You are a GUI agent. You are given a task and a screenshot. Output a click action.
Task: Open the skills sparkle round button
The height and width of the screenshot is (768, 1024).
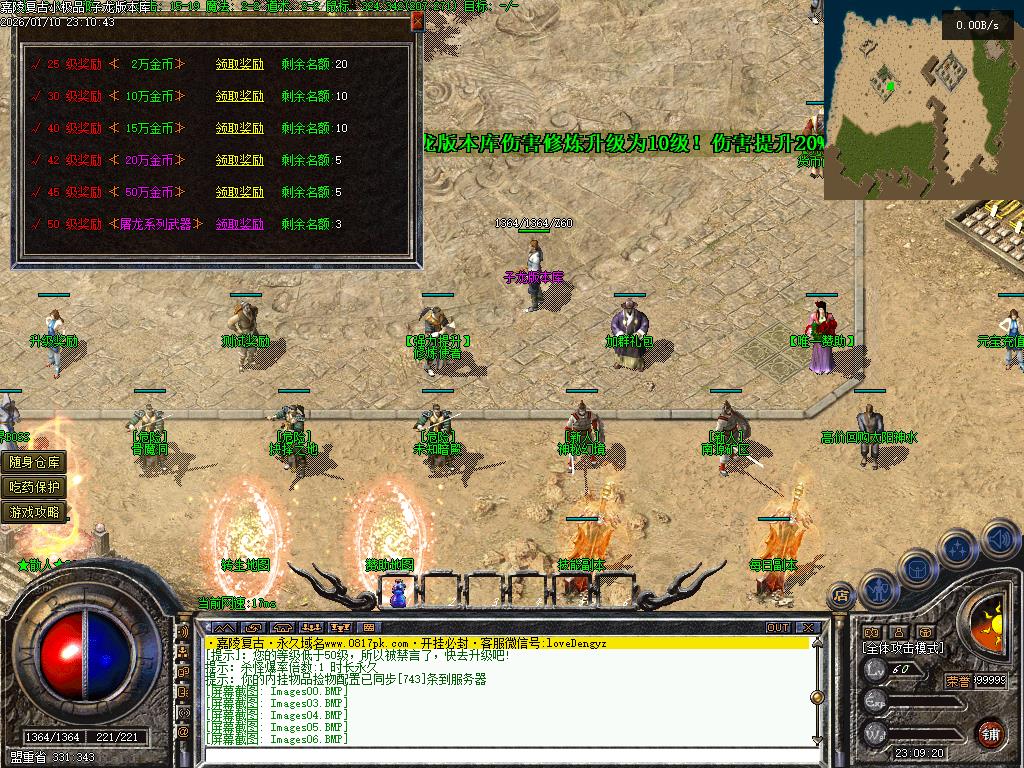point(958,548)
